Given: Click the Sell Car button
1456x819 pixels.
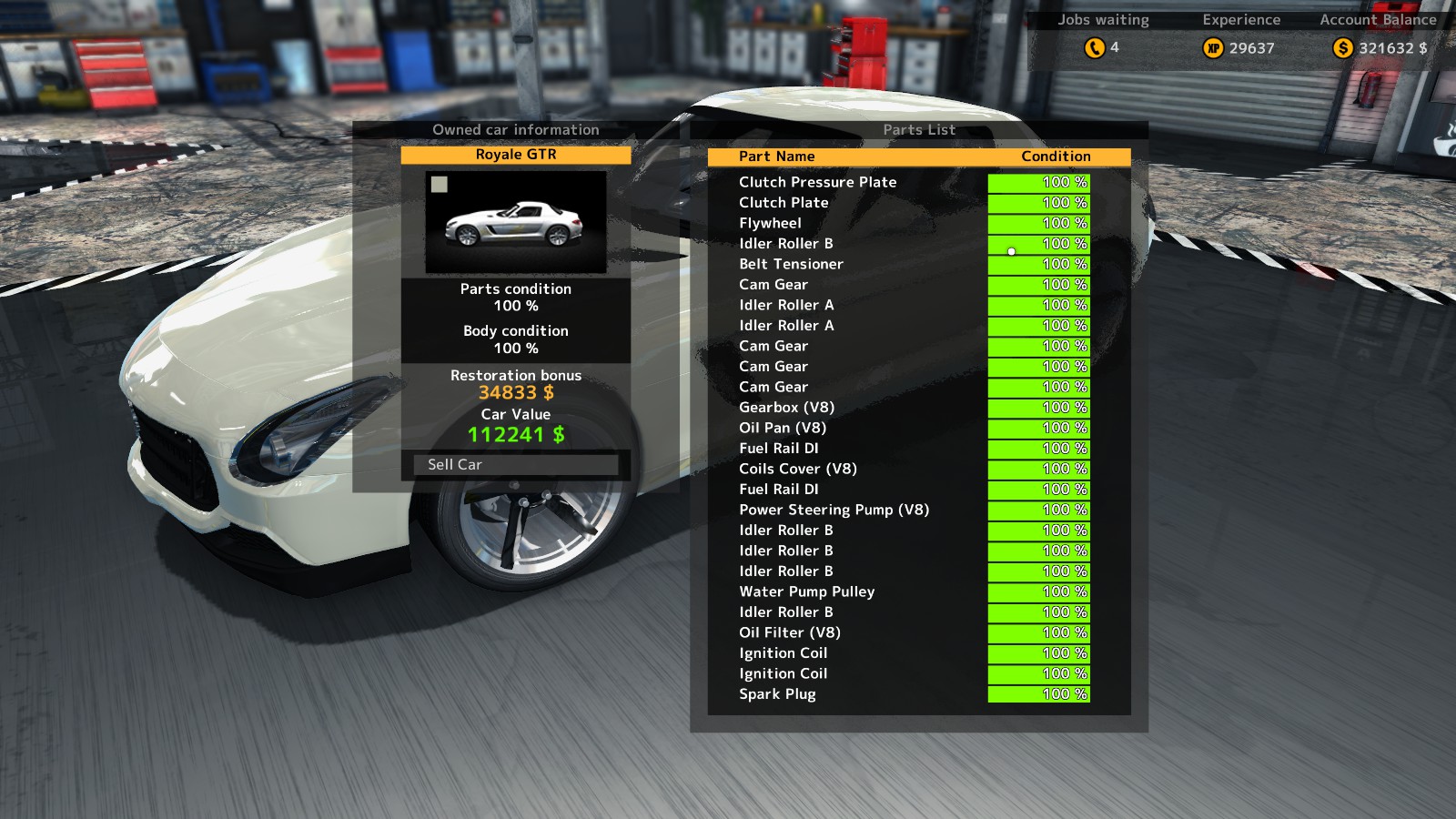Looking at the screenshot, I should tap(515, 465).
